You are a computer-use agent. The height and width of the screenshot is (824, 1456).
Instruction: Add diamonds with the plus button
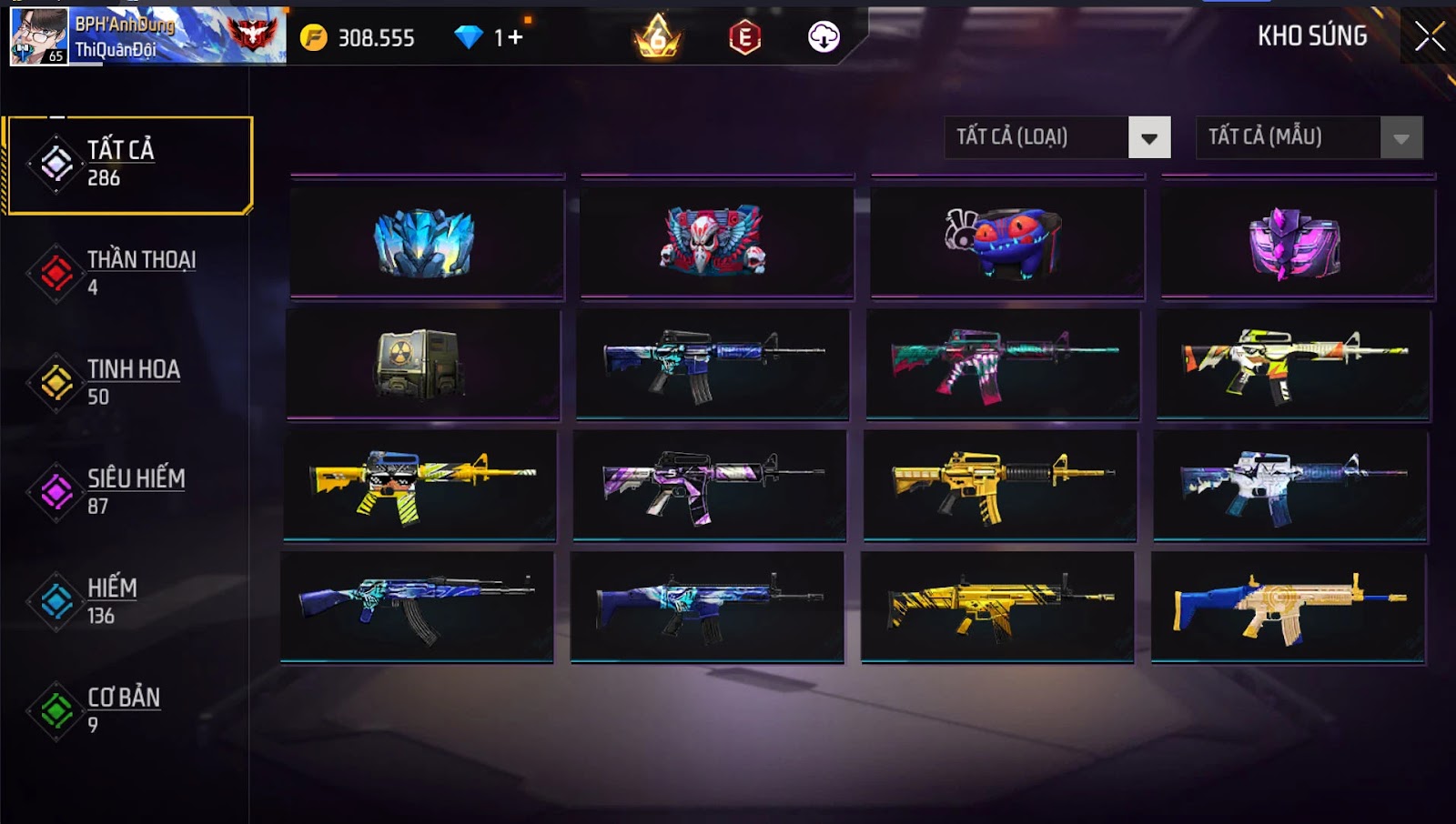point(515,37)
